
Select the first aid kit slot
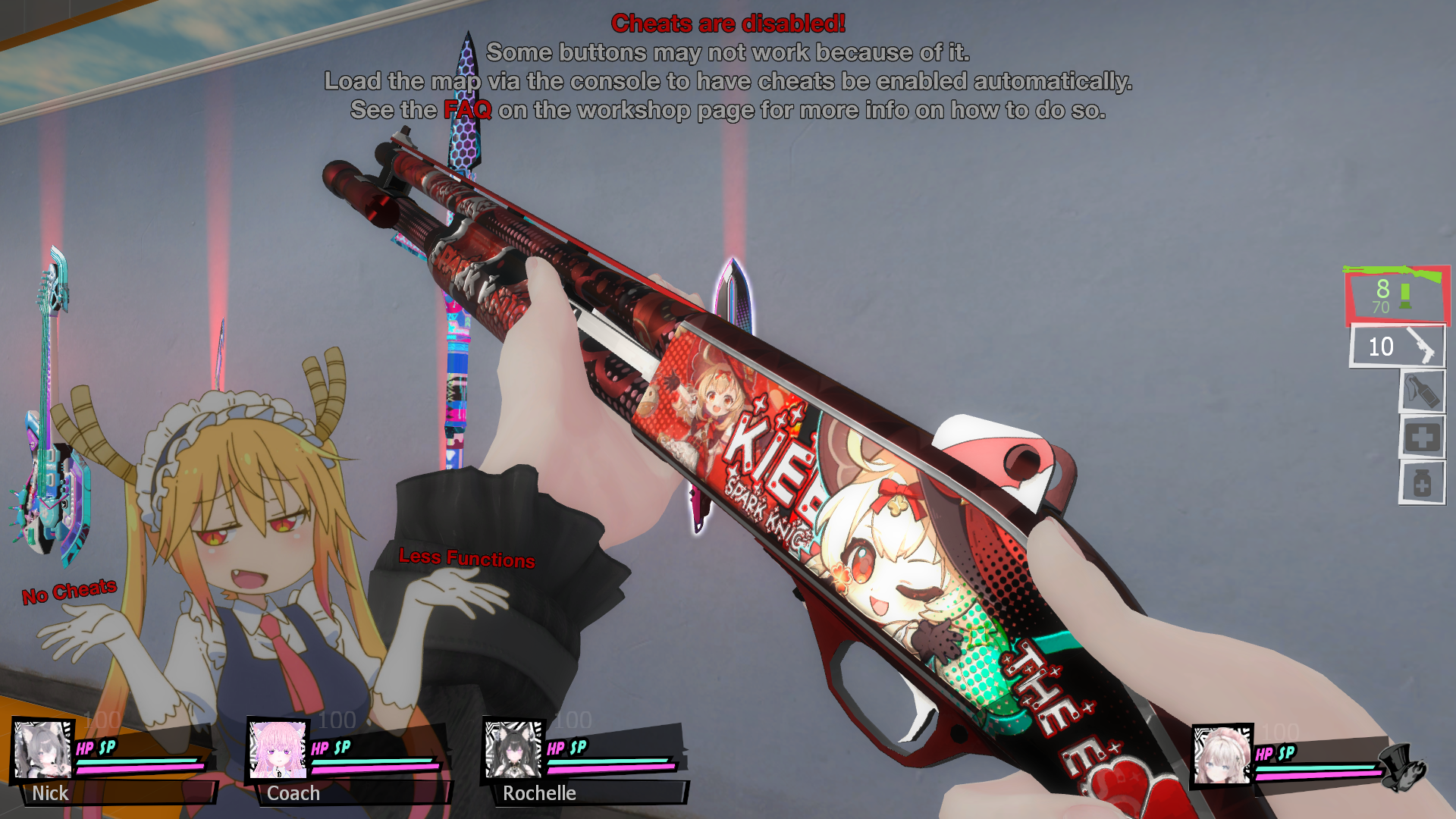[x=1422, y=438]
